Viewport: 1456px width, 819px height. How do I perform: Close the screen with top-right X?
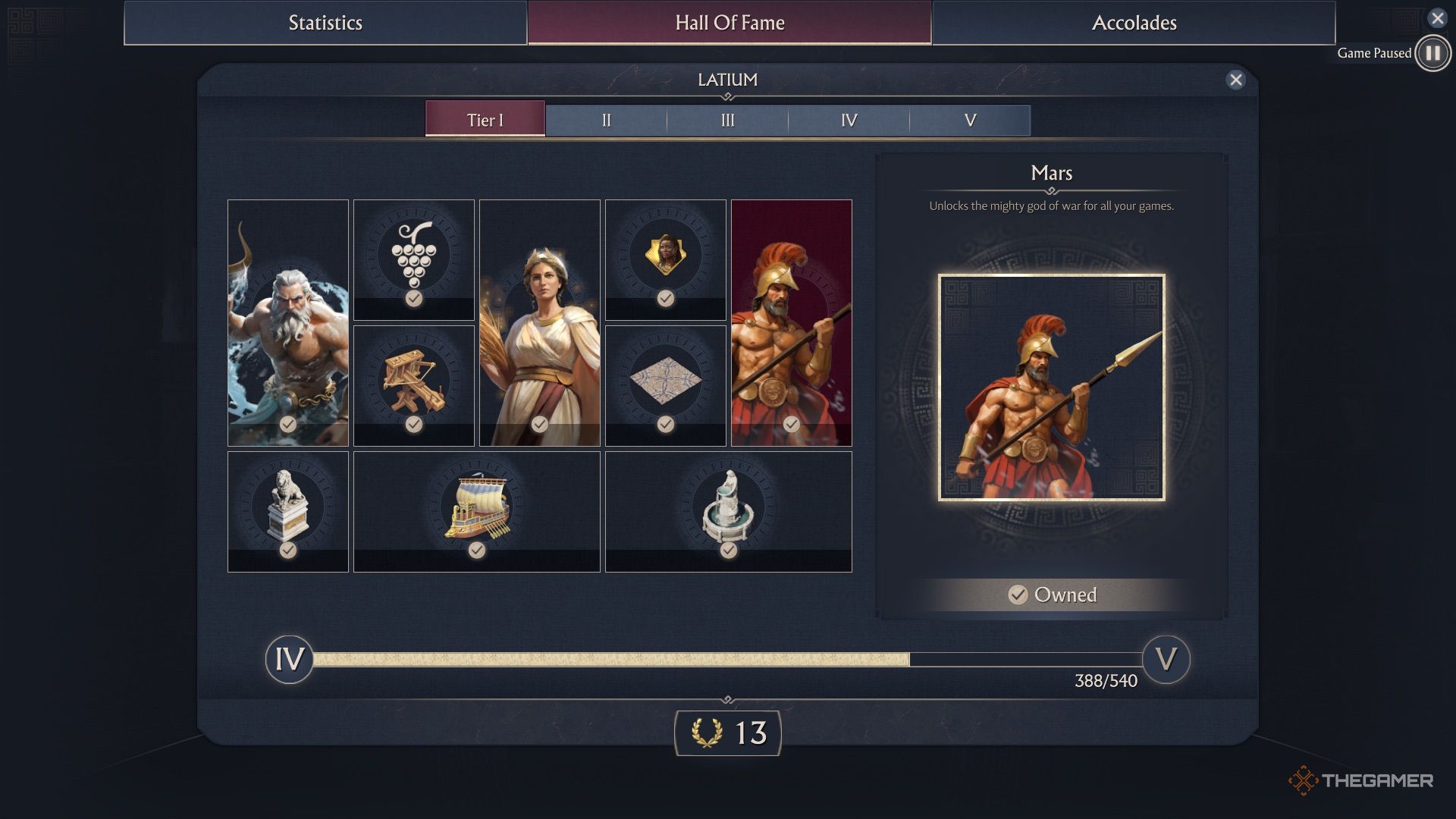(x=1437, y=18)
